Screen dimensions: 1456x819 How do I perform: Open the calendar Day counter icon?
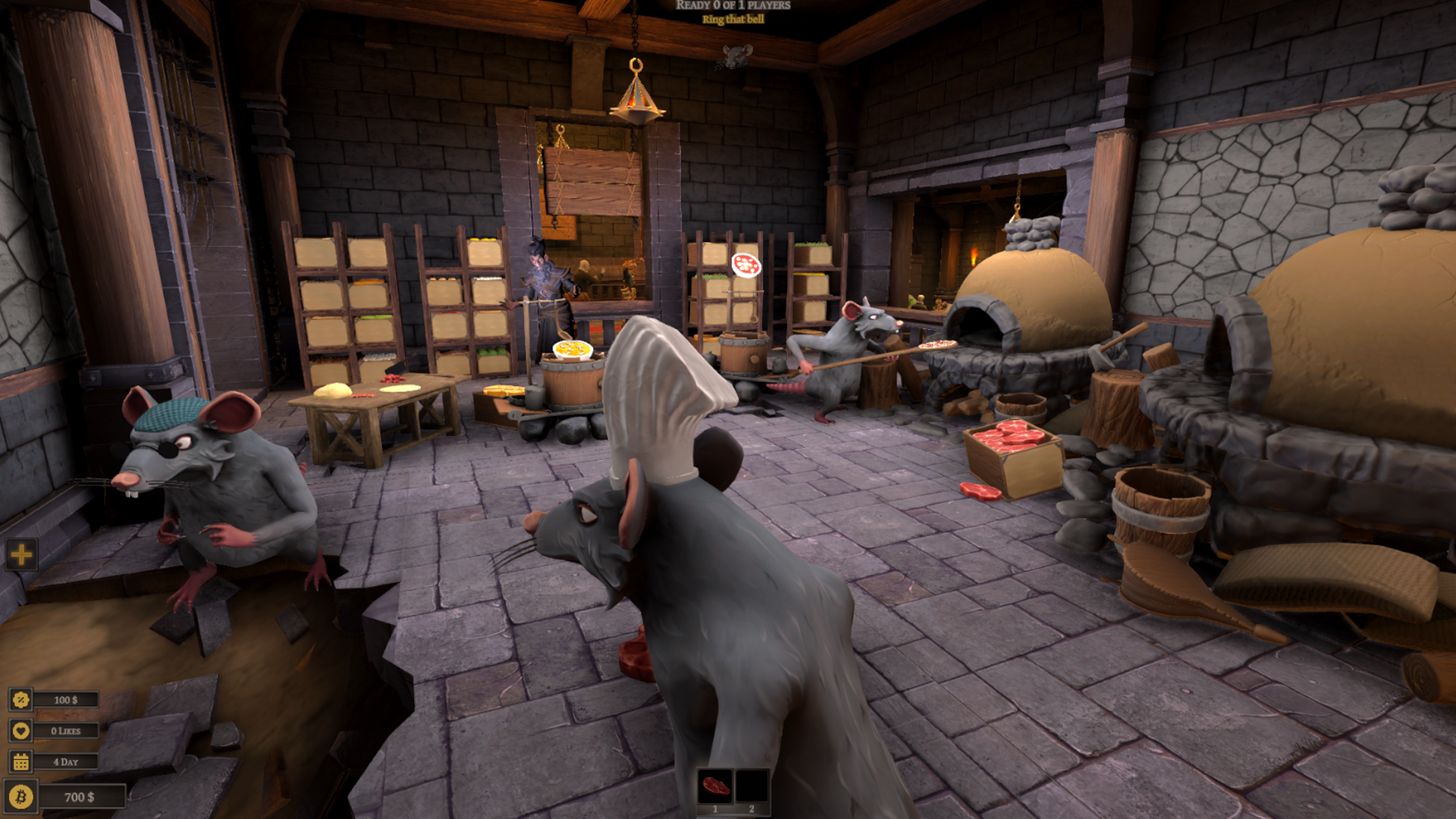[21, 761]
